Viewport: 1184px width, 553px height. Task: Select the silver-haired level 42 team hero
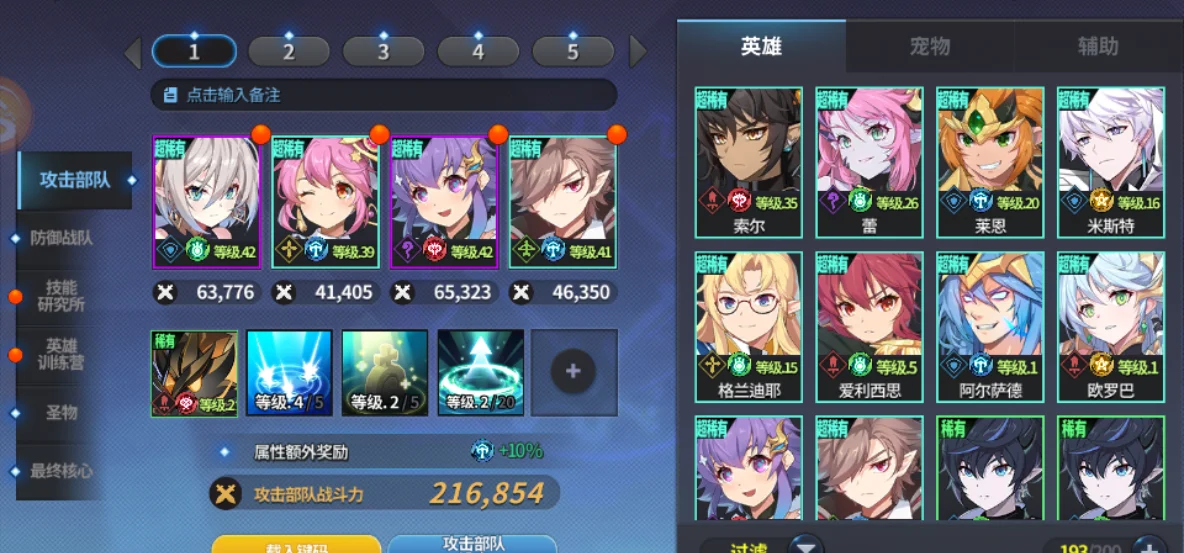(206, 201)
